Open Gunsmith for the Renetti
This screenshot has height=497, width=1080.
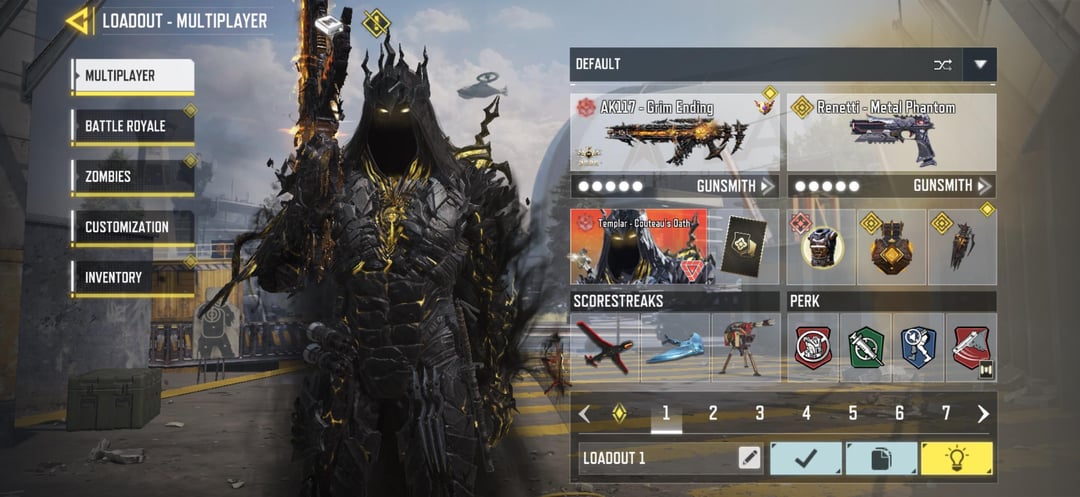point(952,186)
